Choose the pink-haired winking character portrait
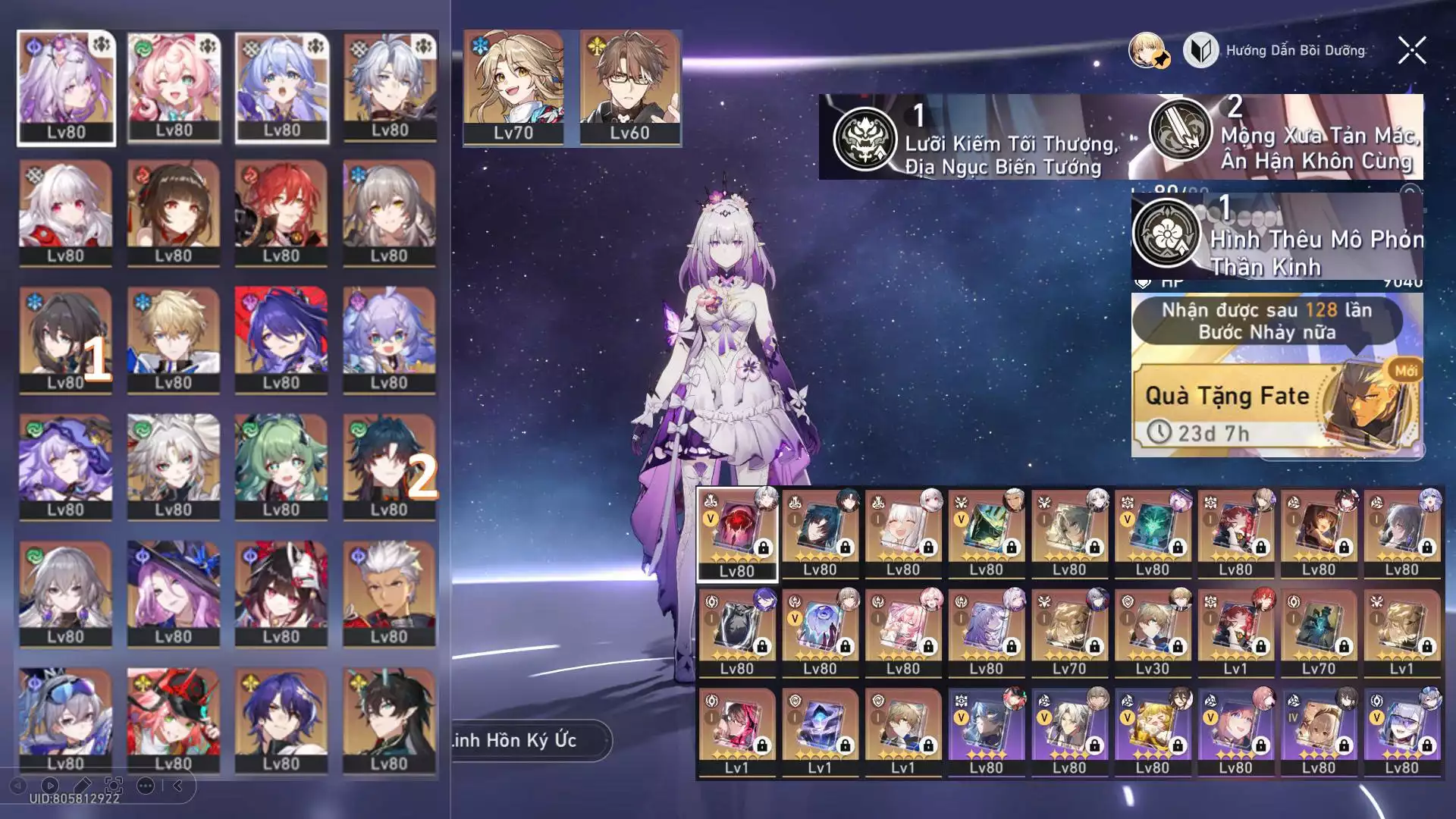The image size is (1456, 819). click(174, 87)
